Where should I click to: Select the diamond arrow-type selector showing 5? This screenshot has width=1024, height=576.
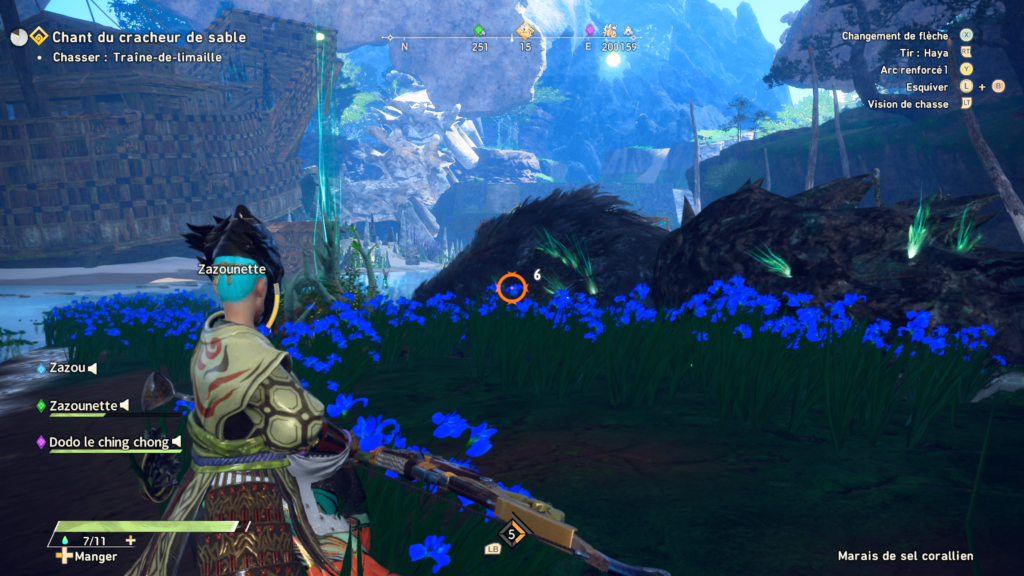tap(513, 534)
